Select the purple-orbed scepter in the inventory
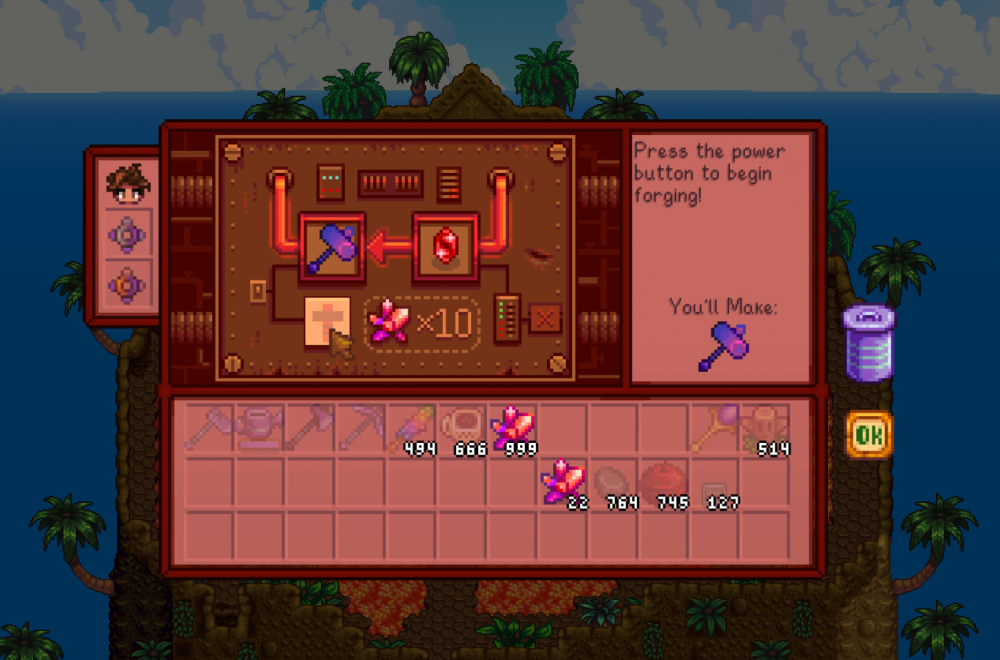The width and height of the screenshot is (1000, 660). [x=714, y=427]
